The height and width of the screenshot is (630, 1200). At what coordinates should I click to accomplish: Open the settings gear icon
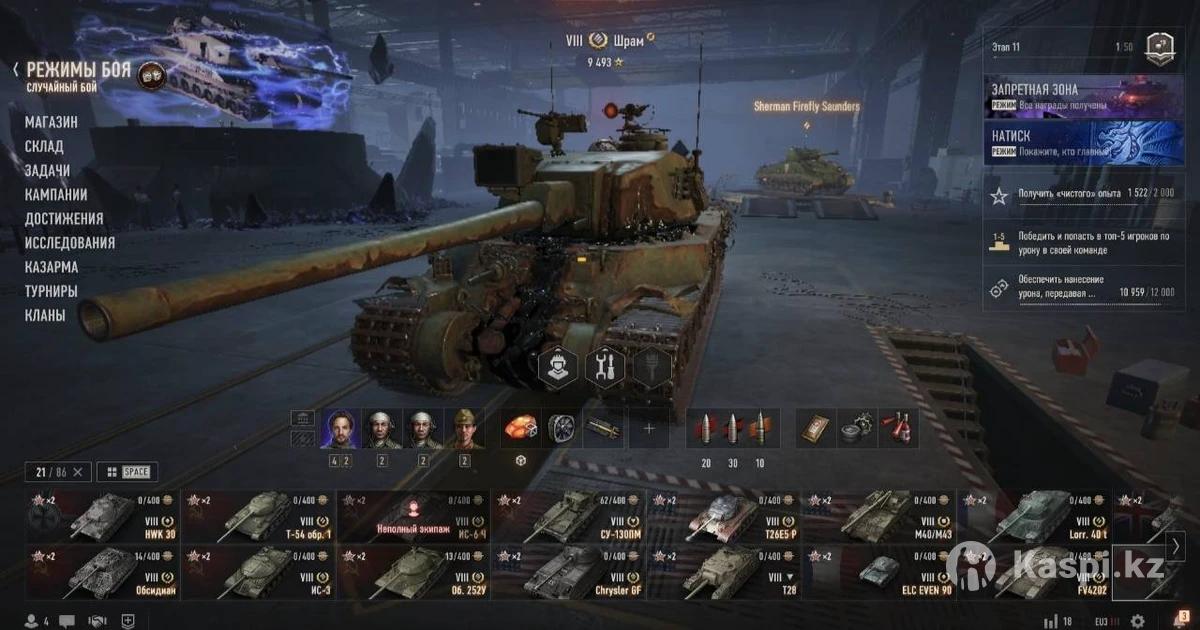[1138, 621]
